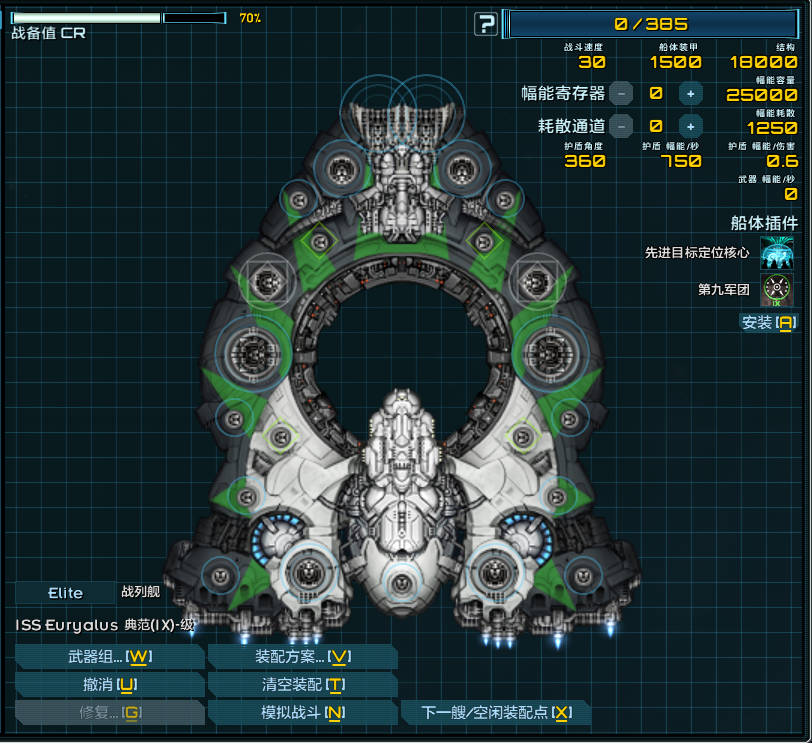Open 安装 to add hull mods

768,322
